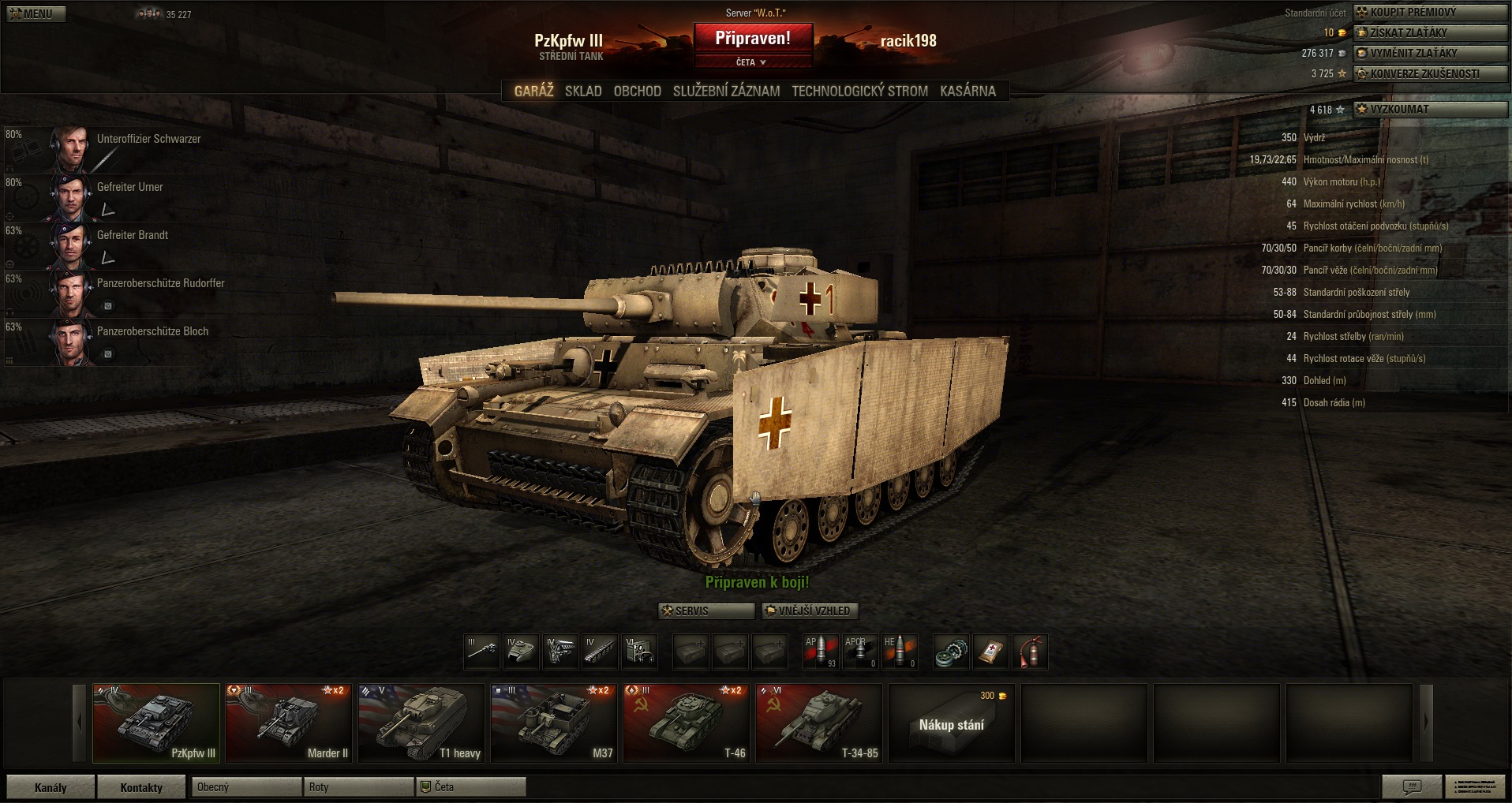The height and width of the screenshot is (803, 1512).
Task: Open the OBCHOD shop tab
Action: [638, 91]
